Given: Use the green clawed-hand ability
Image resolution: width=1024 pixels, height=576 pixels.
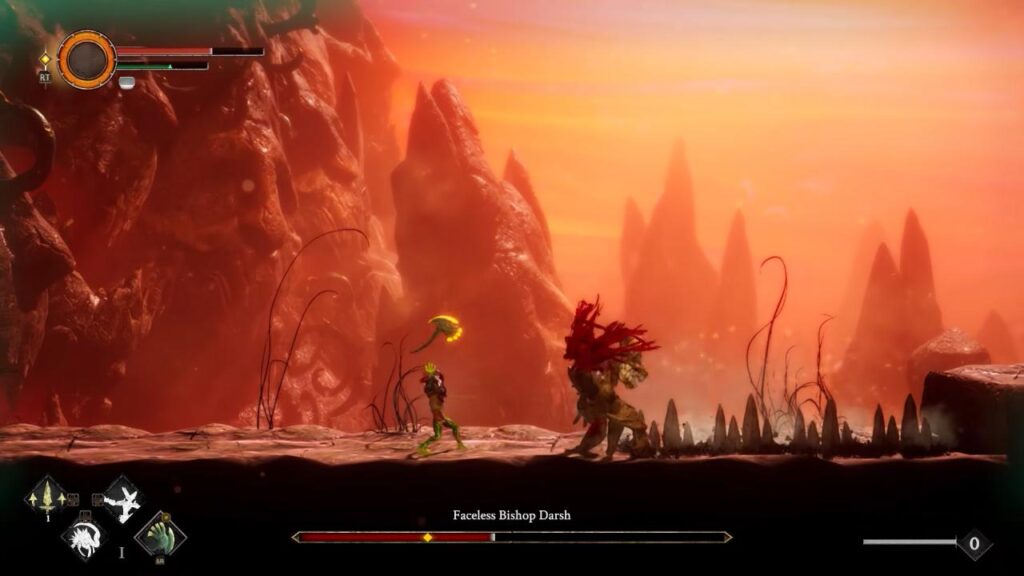Looking at the screenshot, I should (160, 535).
